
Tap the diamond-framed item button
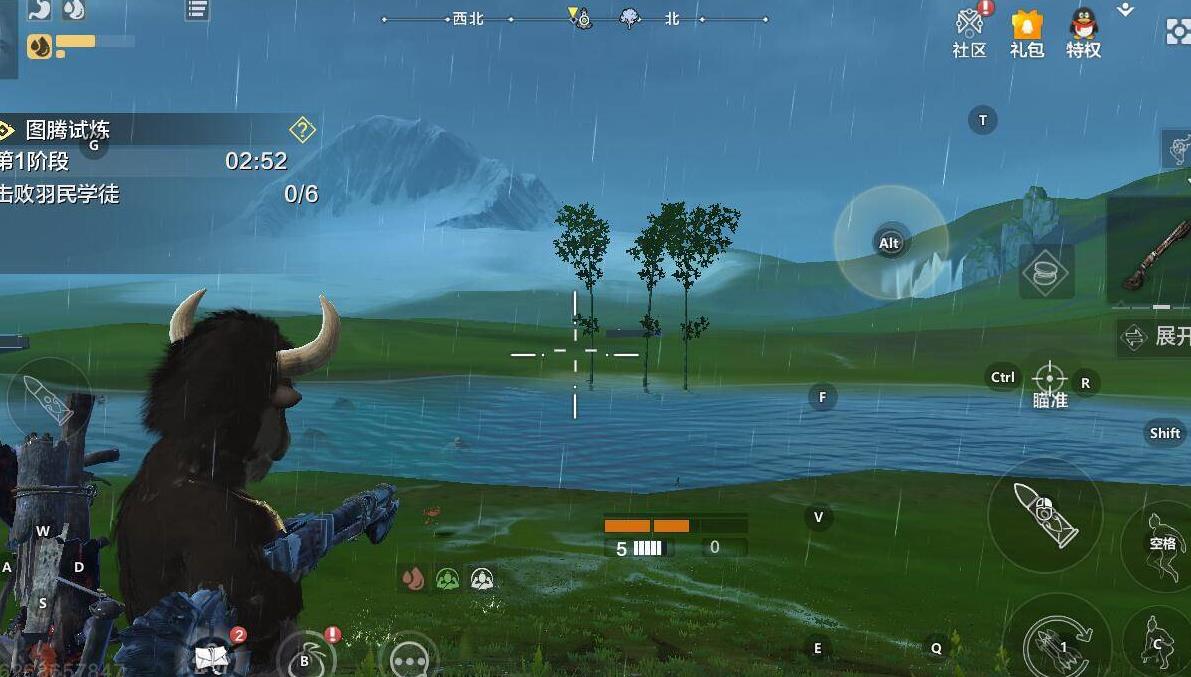point(1046,272)
